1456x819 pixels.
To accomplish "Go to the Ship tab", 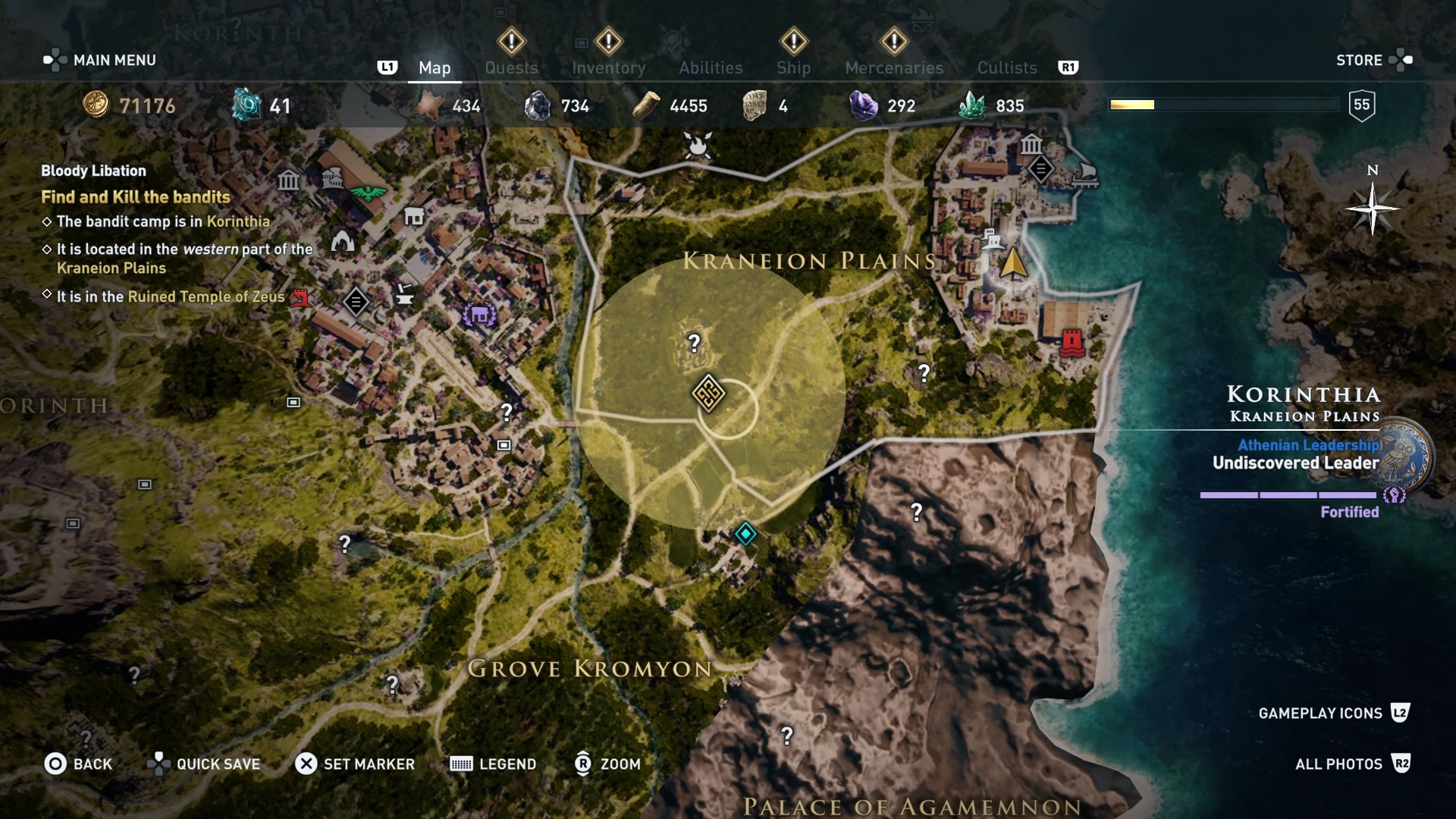I will pyautogui.click(x=793, y=67).
